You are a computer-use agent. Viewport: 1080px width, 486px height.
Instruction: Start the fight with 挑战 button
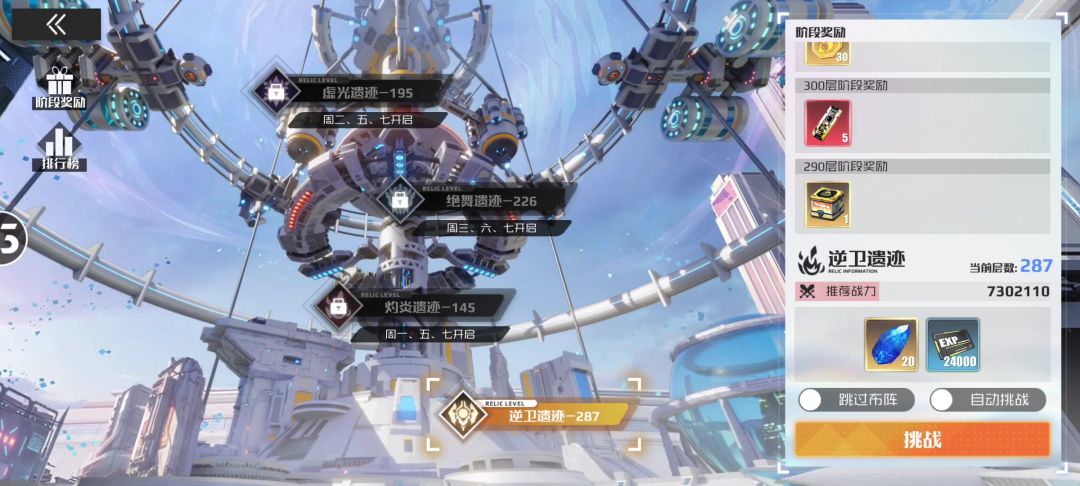click(922, 439)
